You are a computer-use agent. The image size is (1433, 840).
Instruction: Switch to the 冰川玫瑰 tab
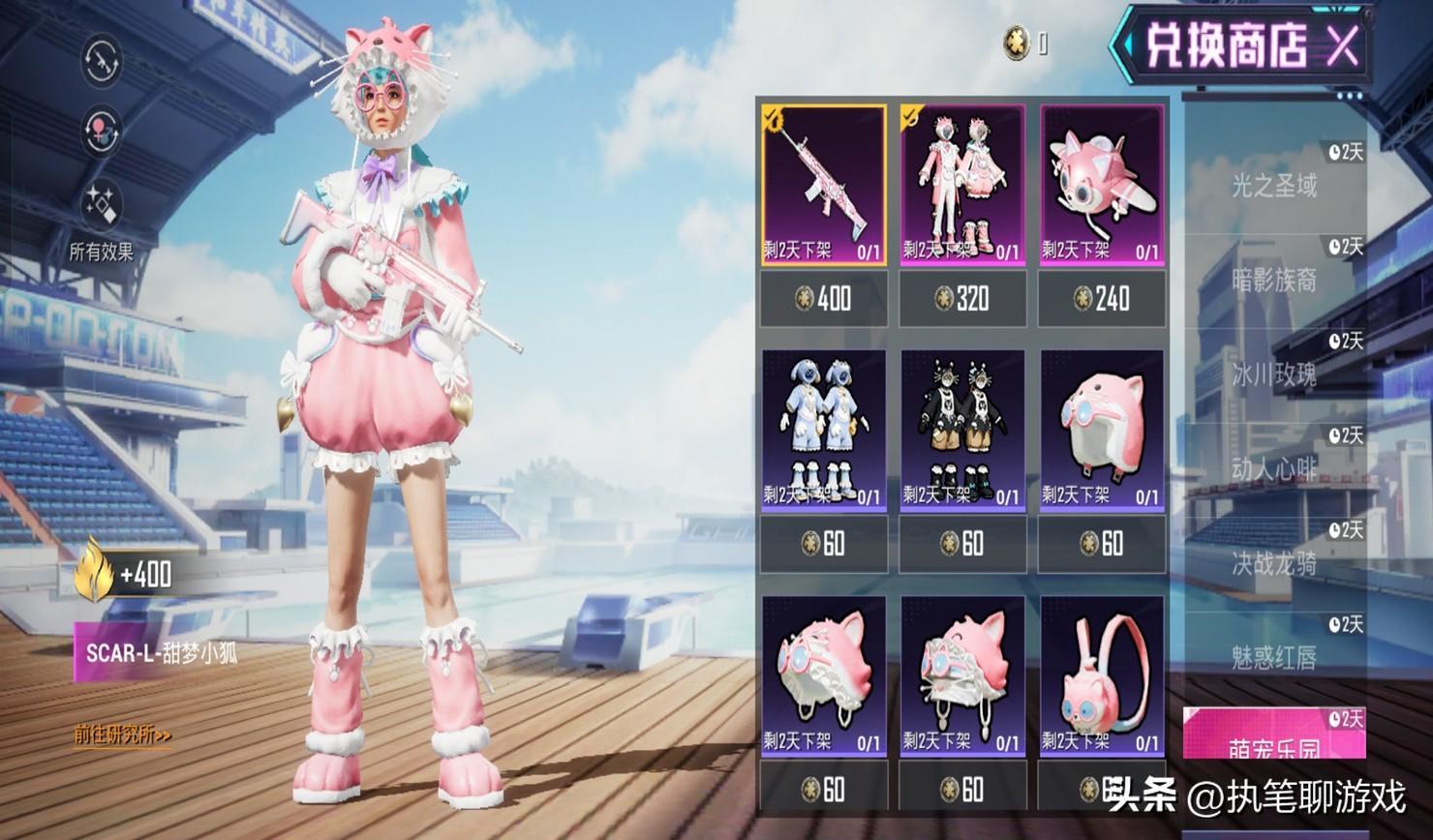pos(1274,375)
